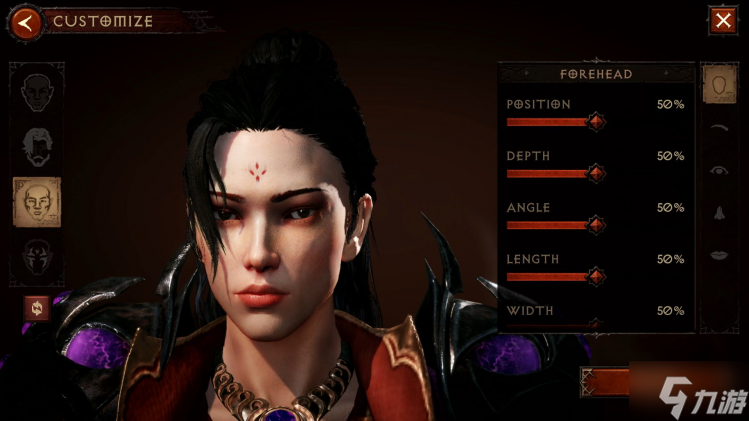Switch to the hair and beard category
749x421 pixels.
point(37,147)
